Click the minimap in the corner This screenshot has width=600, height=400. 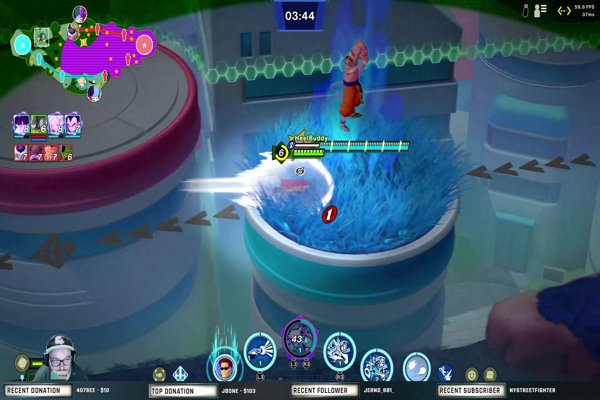click(x=82, y=50)
